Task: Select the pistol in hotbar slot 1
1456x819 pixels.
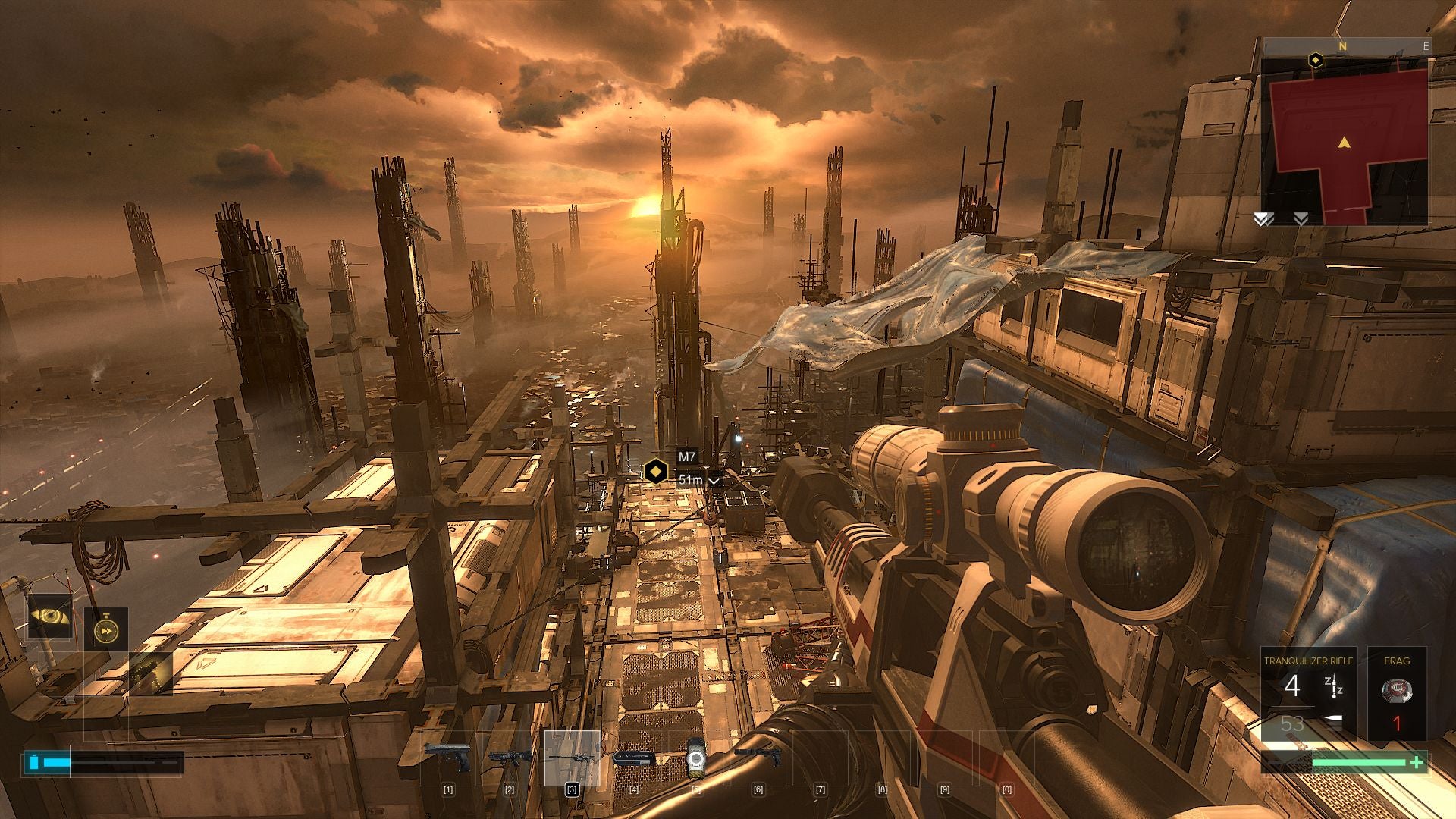Action: (448, 757)
